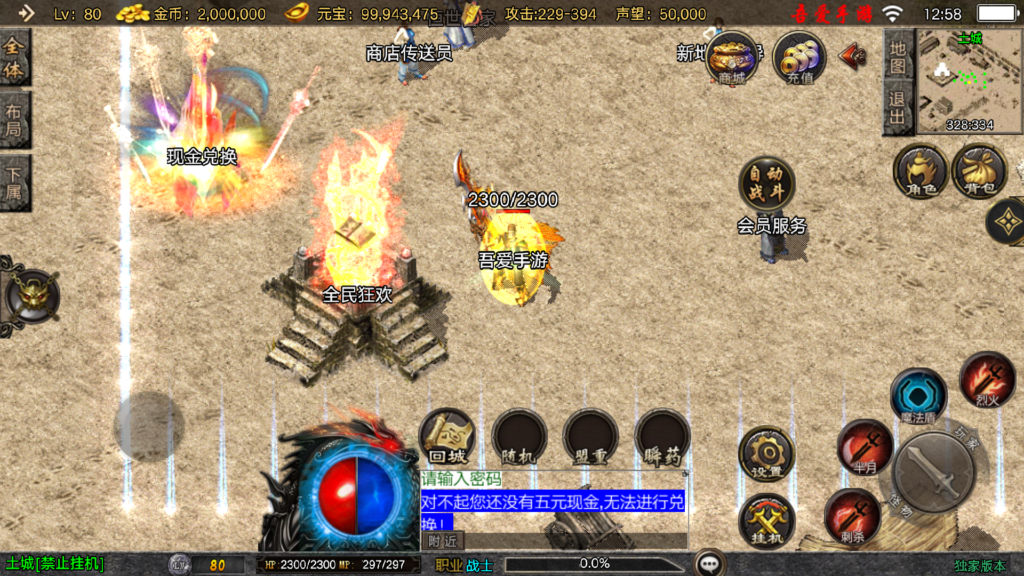Open the 地图 map button
Screen dimensions: 1024x576
point(898,57)
